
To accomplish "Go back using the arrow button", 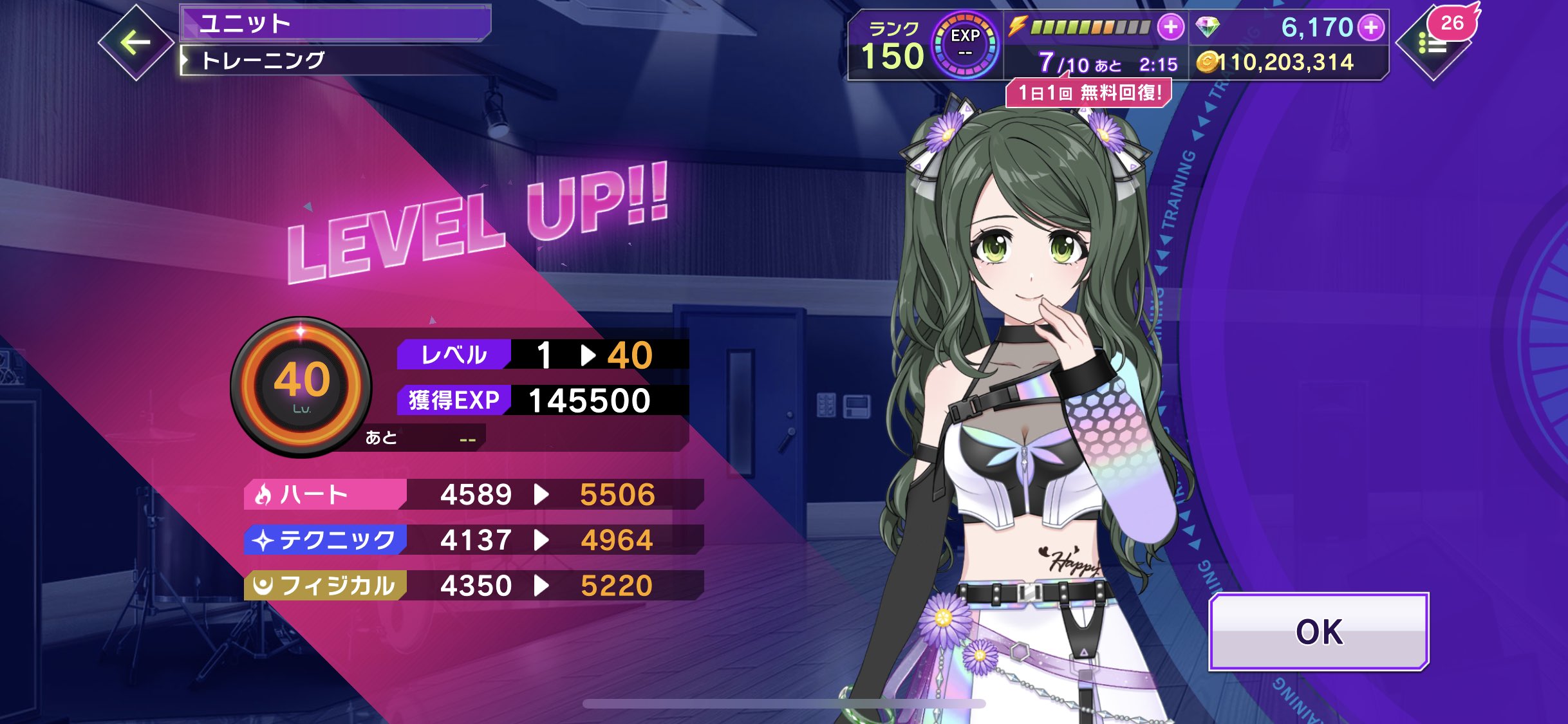I will pos(136,43).
